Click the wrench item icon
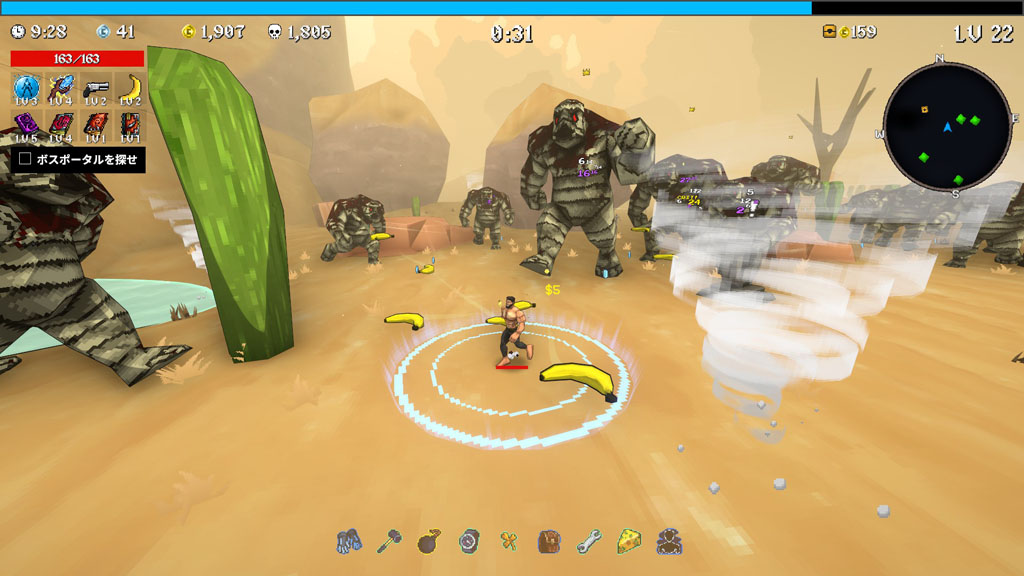Image resolution: width=1024 pixels, height=576 pixels. point(589,542)
